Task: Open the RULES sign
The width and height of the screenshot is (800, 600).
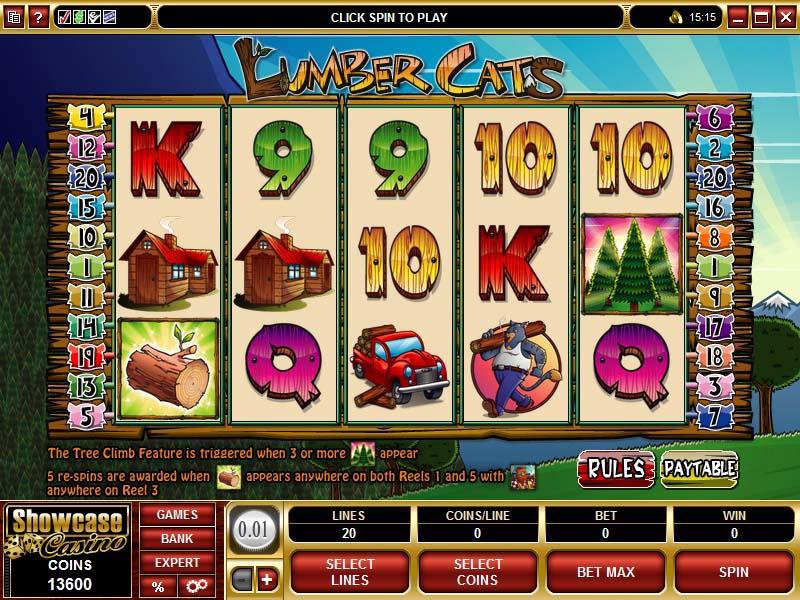Action: (614, 467)
